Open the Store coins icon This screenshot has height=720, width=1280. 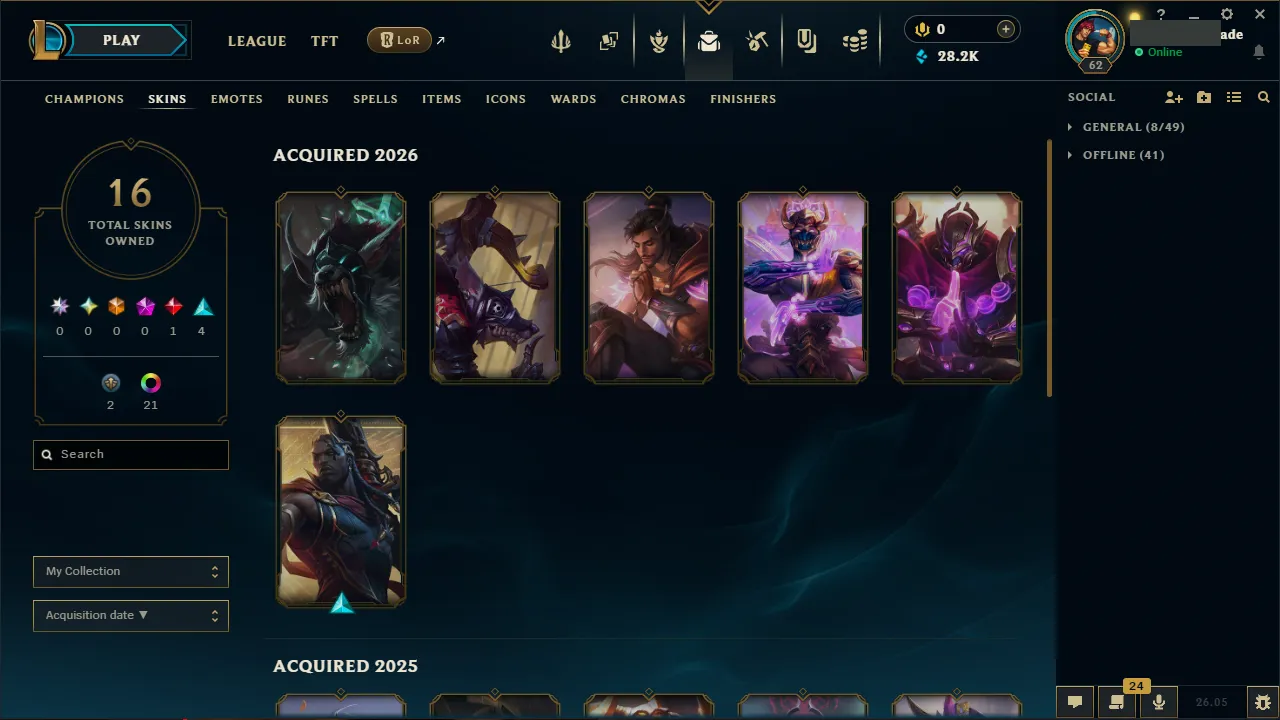click(855, 42)
